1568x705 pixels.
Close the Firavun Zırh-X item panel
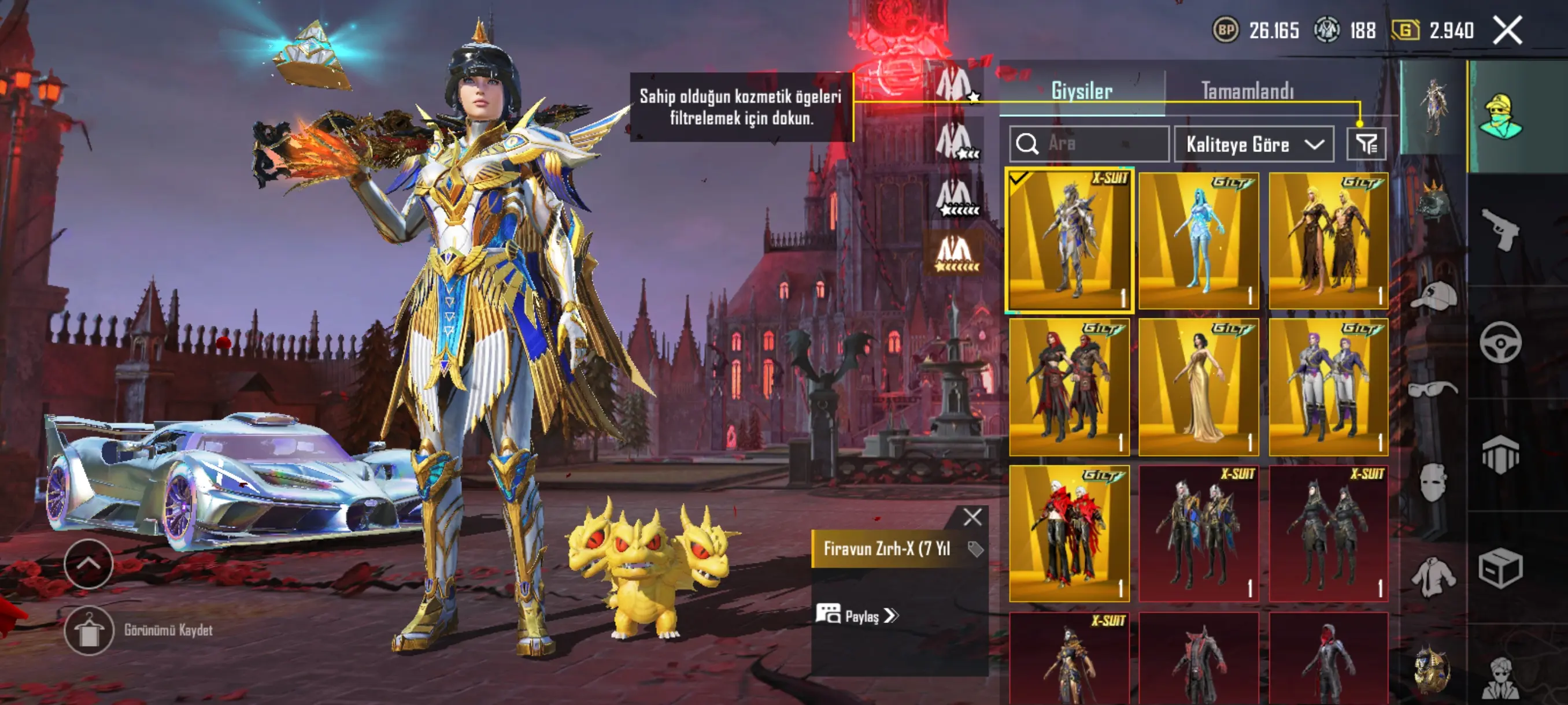point(972,517)
